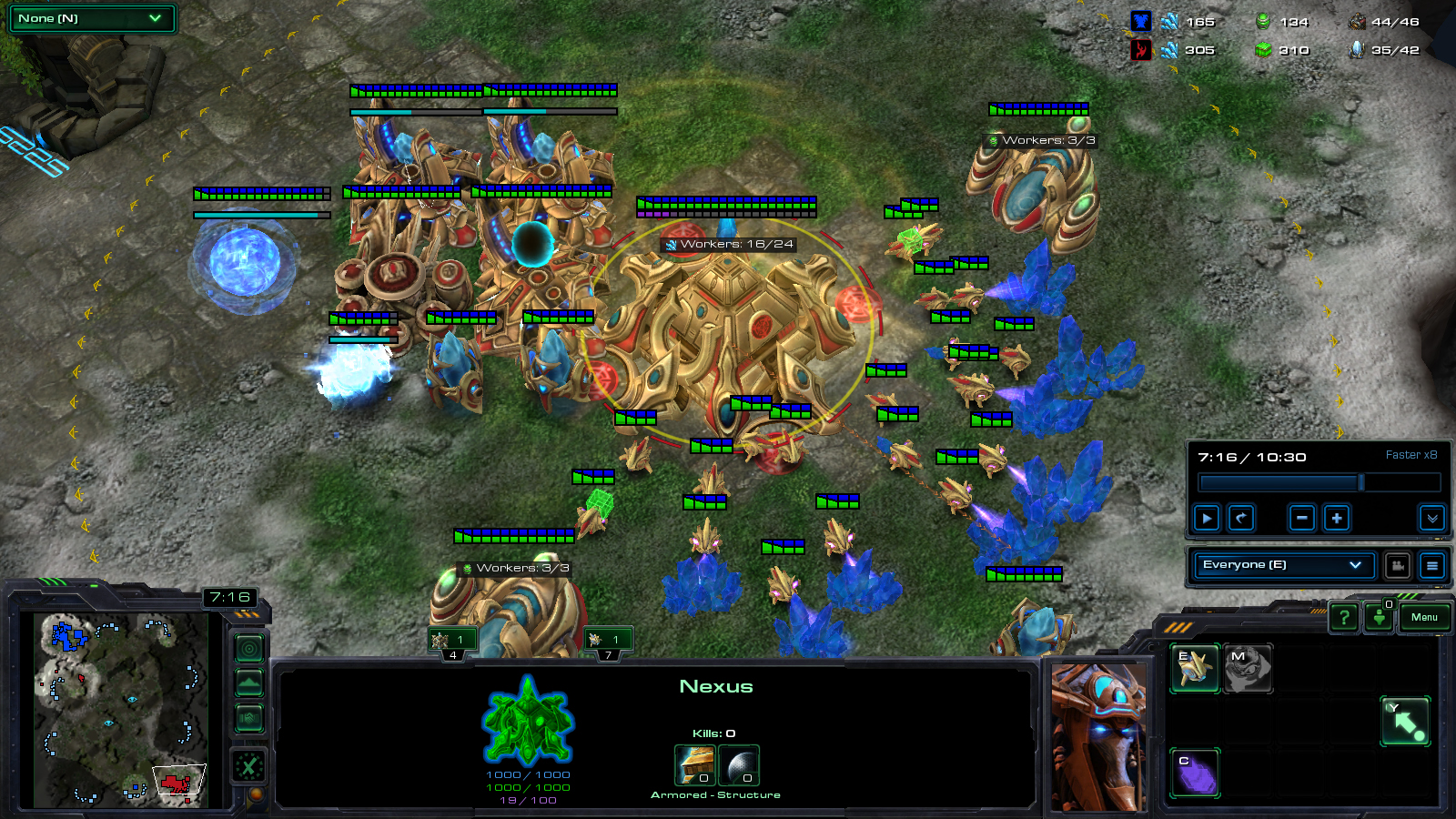1456x819 pixels.
Task: Open the help question mark button
Action: click(1343, 618)
